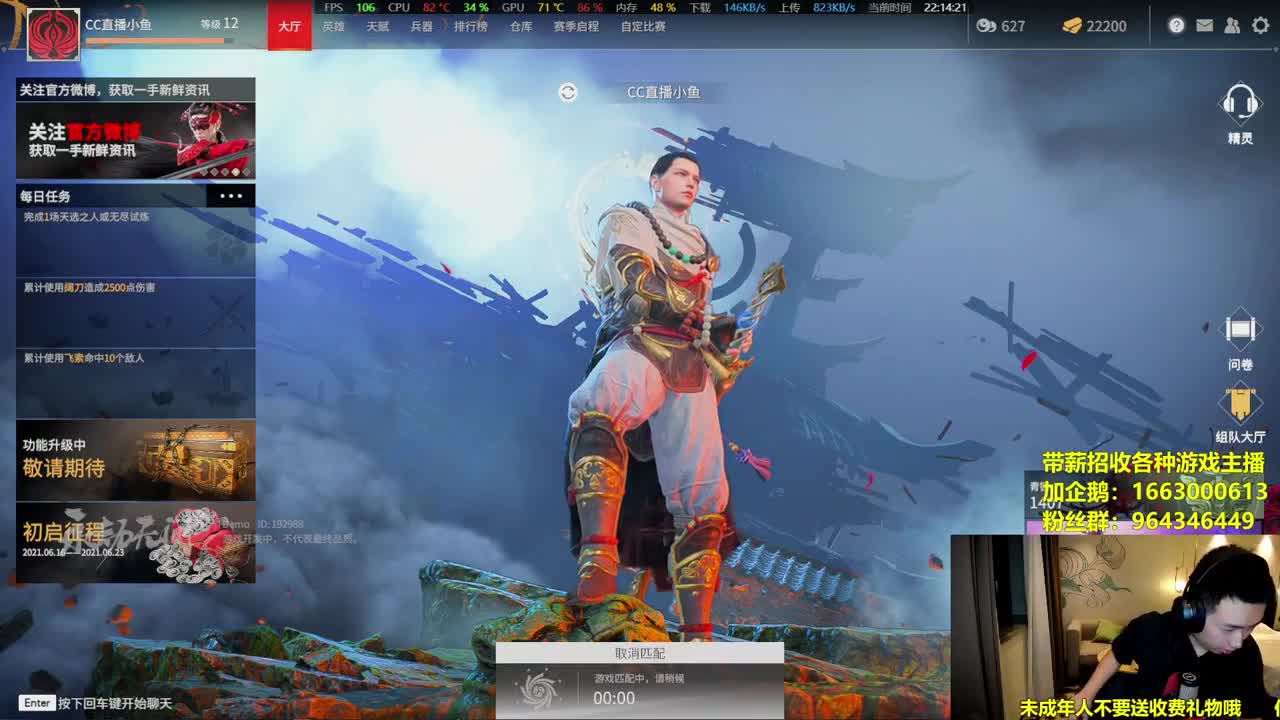Image resolution: width=1280 pixels, height=720 pixels.
Task: Open the mail envelope icon
Action: 1204,27
